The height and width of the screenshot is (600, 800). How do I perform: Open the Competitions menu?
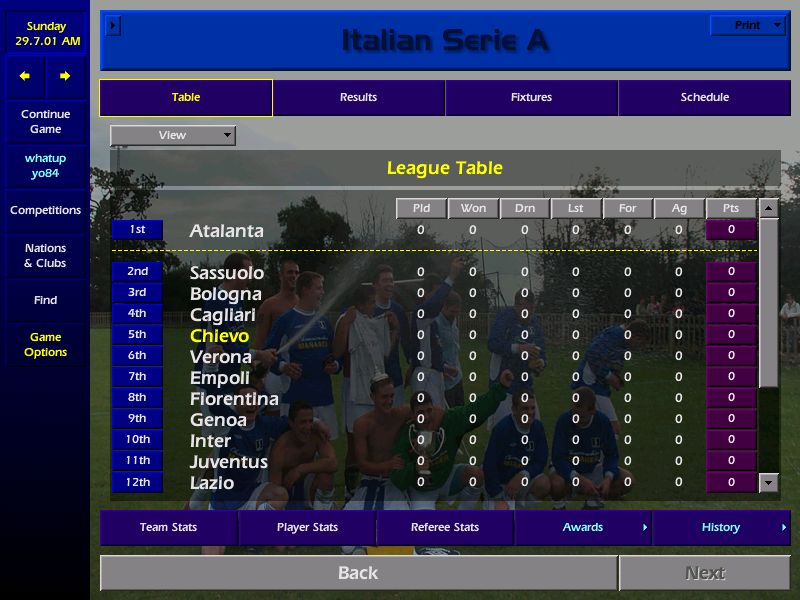click(x=45, y=211)
